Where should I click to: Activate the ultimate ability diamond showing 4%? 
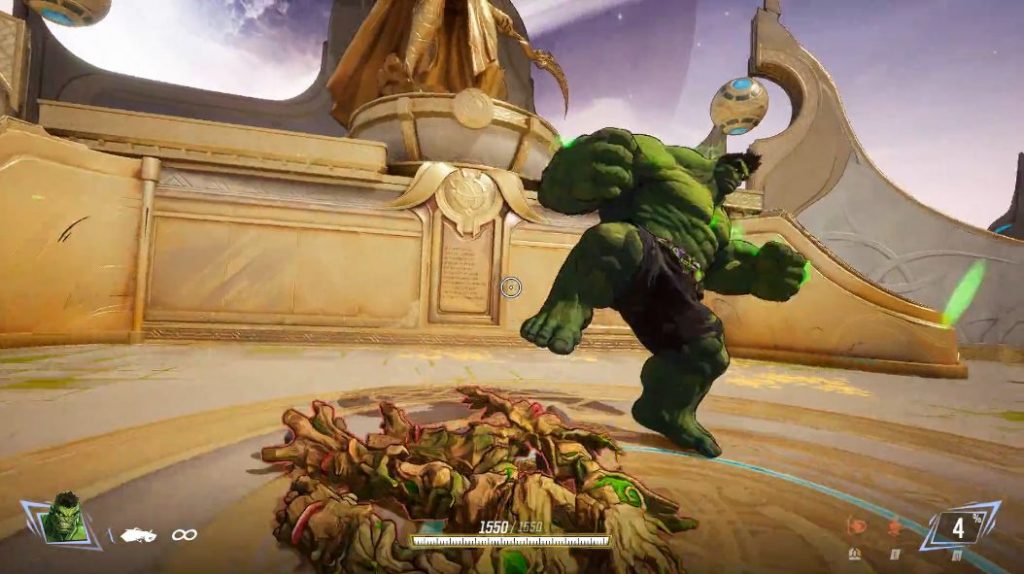click(x=959, y=527)
